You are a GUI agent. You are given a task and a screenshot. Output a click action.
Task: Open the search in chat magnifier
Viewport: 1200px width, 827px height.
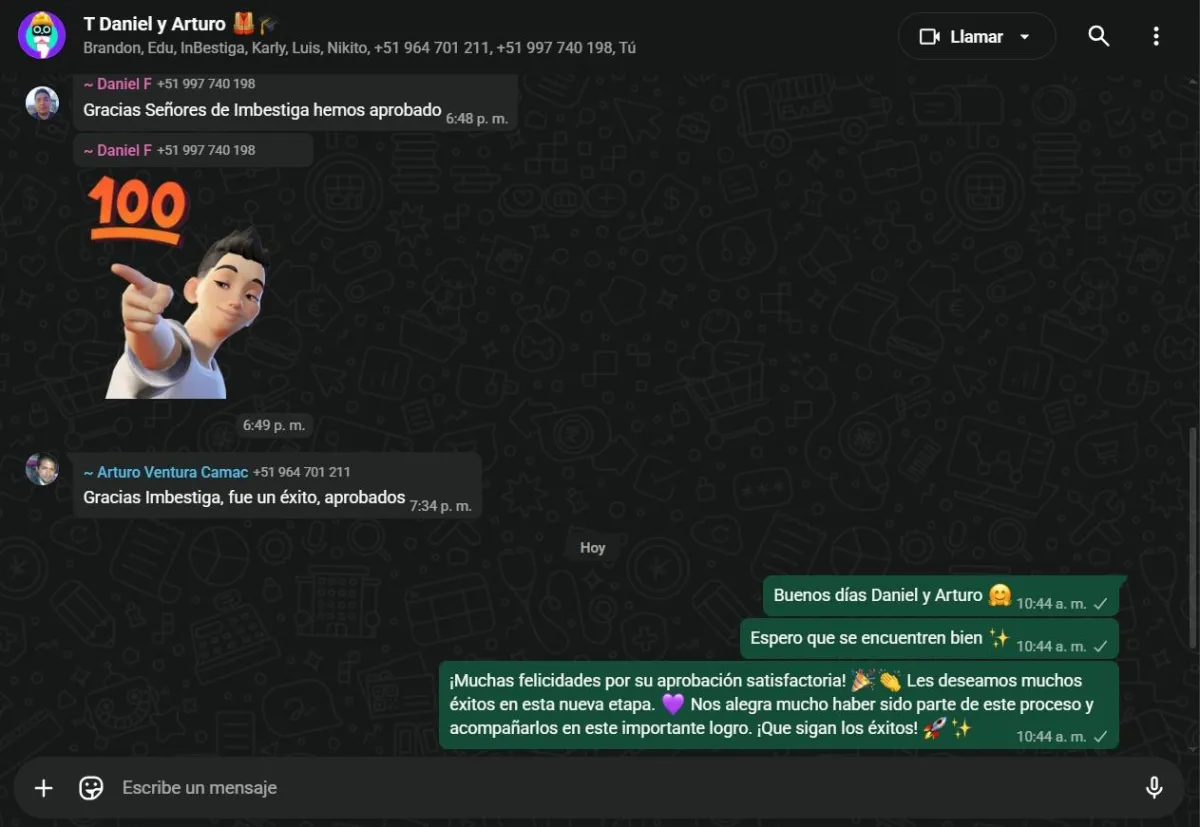tap(1098, 37)
